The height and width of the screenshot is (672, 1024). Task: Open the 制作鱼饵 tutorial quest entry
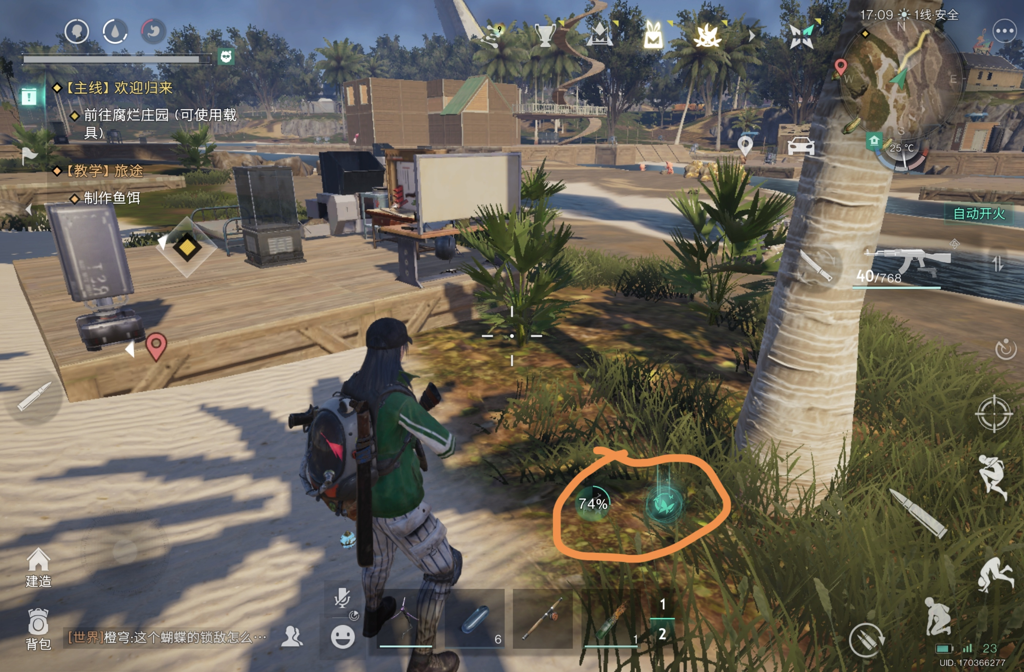pos(112,198)
